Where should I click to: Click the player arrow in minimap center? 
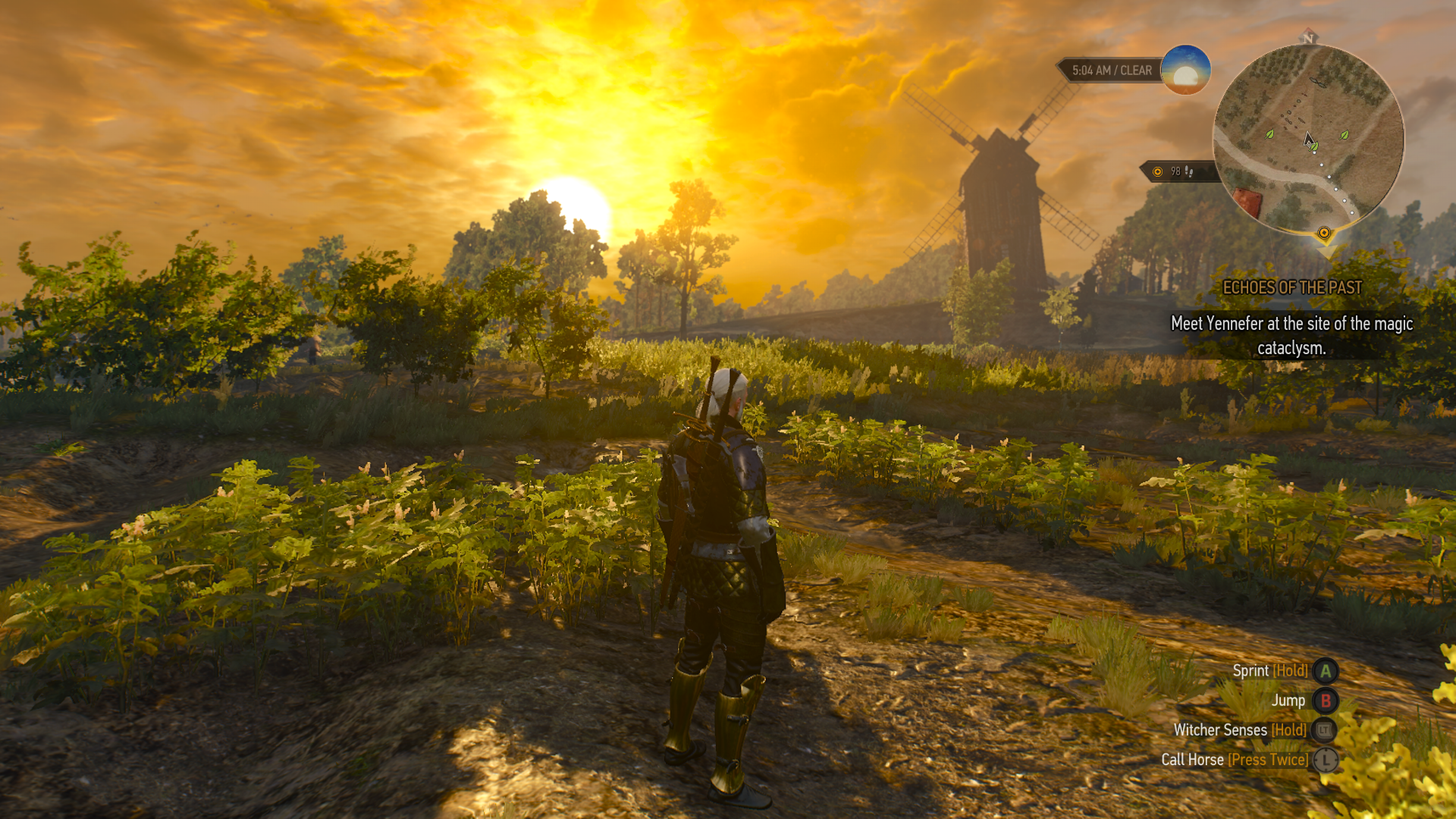(x=1309, y=140)
